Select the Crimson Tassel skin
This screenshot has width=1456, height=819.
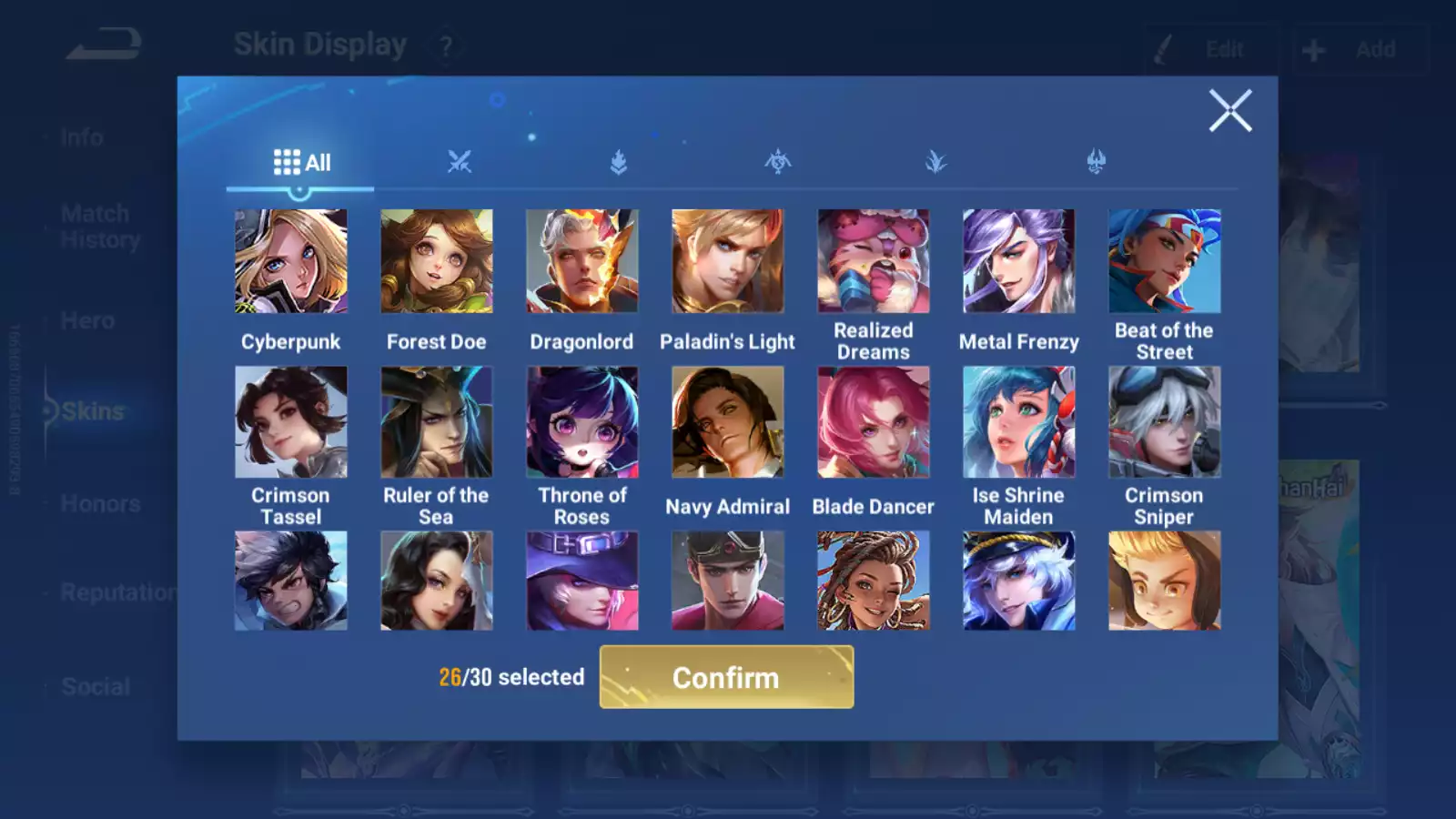[x=291, y=422]
